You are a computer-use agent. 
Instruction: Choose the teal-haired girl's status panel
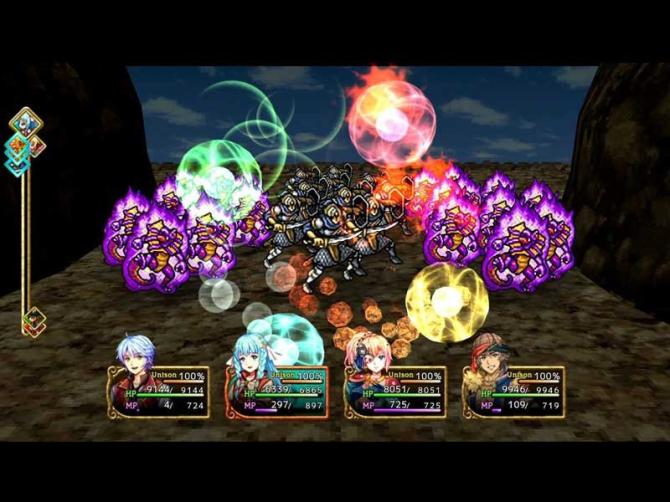click(x=276, y=391)
